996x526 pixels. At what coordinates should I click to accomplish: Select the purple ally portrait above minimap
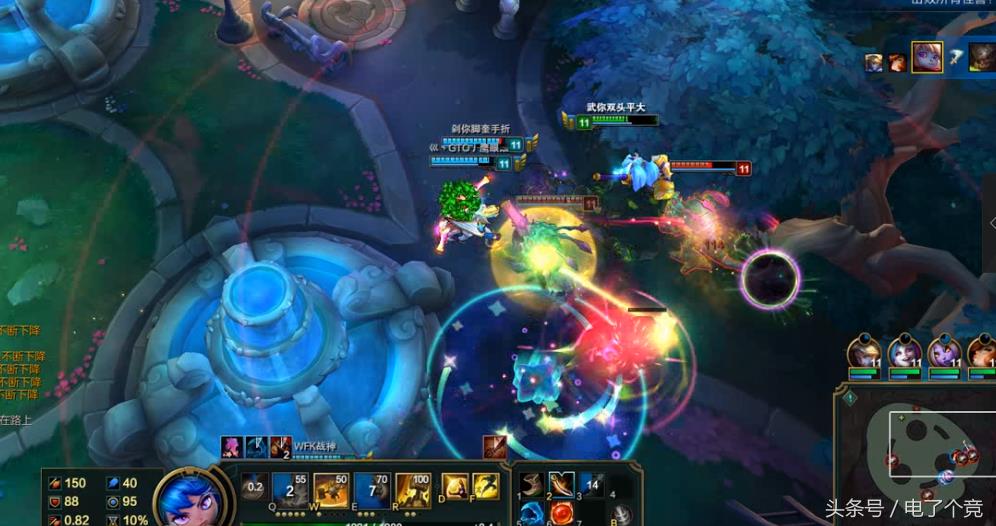[944, 353]
